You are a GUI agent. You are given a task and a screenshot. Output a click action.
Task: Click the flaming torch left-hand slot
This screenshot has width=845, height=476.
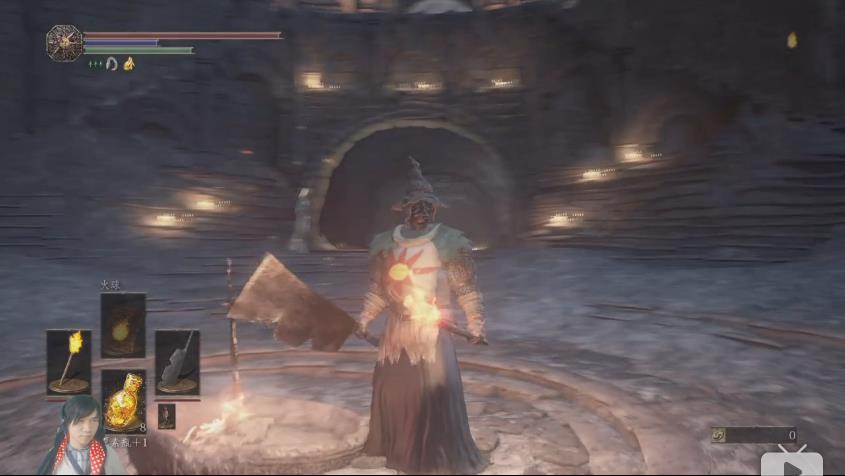tap(68, 361)
